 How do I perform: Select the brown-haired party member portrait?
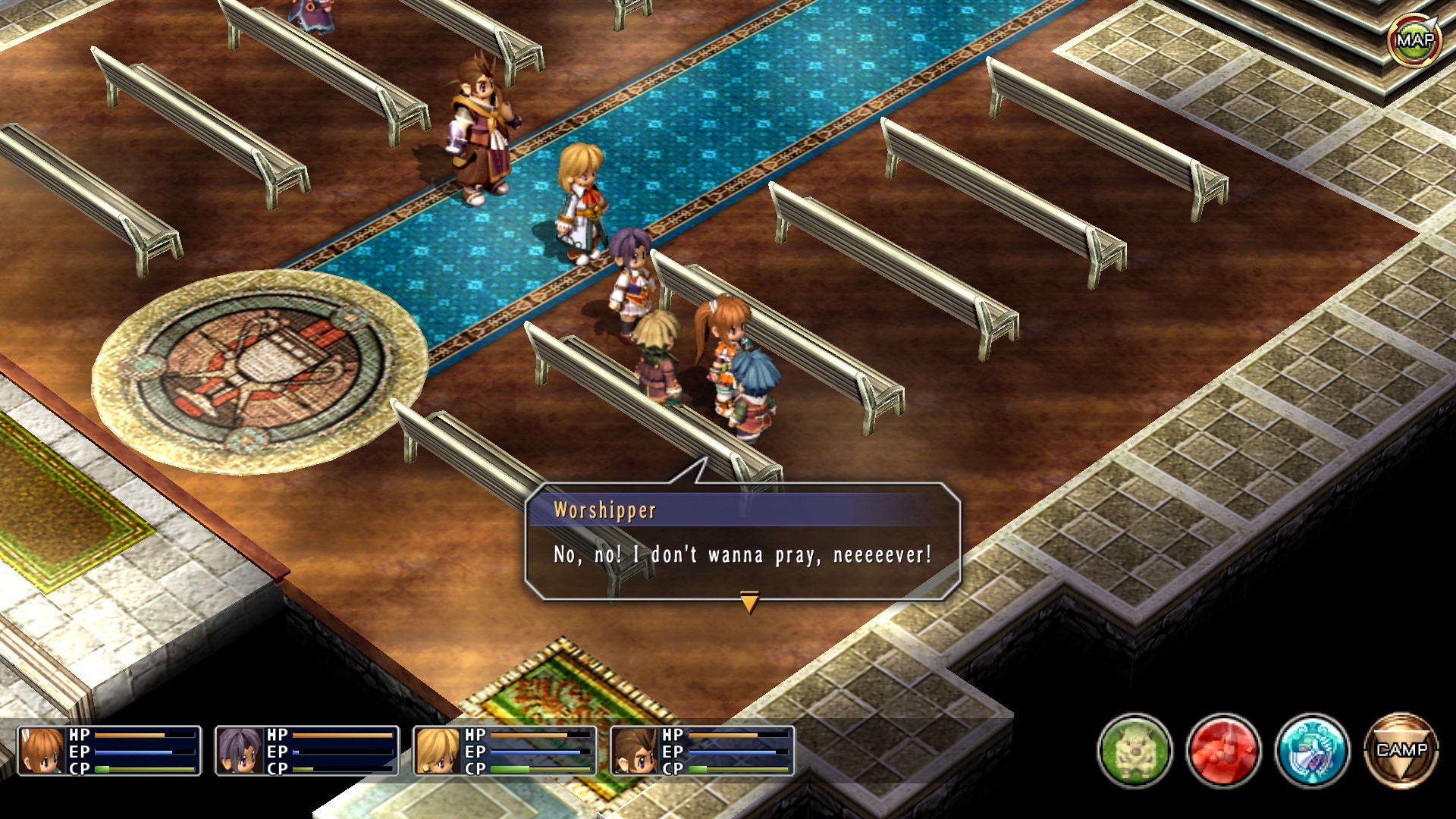tap(635, 751)
